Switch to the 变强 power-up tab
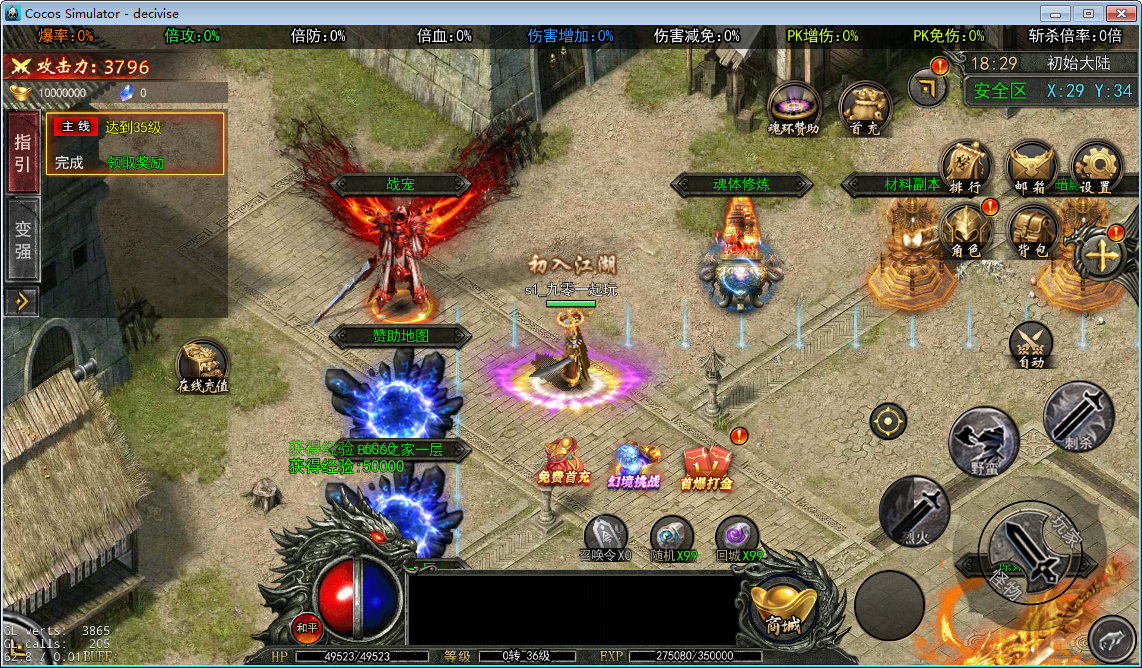The height and width of the screenshot is (668, 1142). point(22,239)
